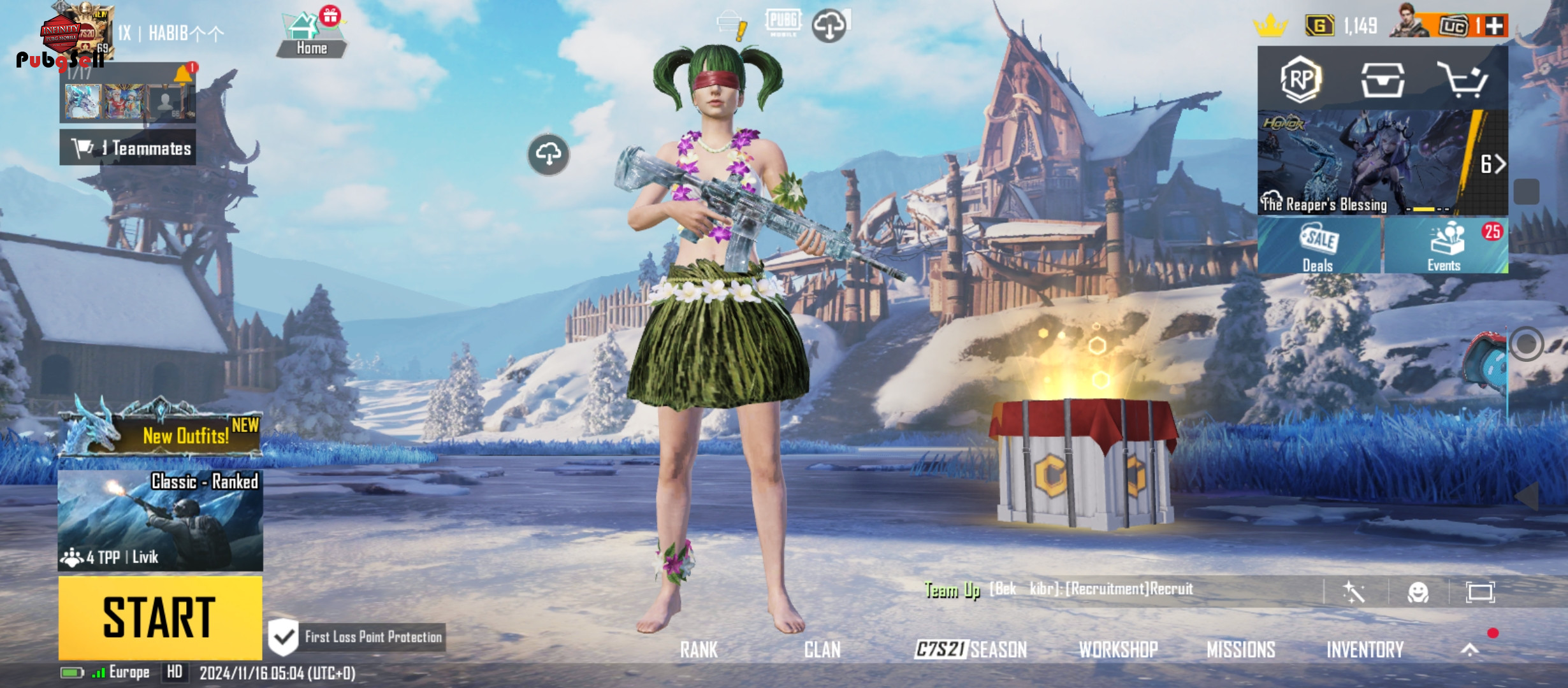The image size is (1568, 688).
Task: Open the Teammates panel
Action: click(128, 148)
